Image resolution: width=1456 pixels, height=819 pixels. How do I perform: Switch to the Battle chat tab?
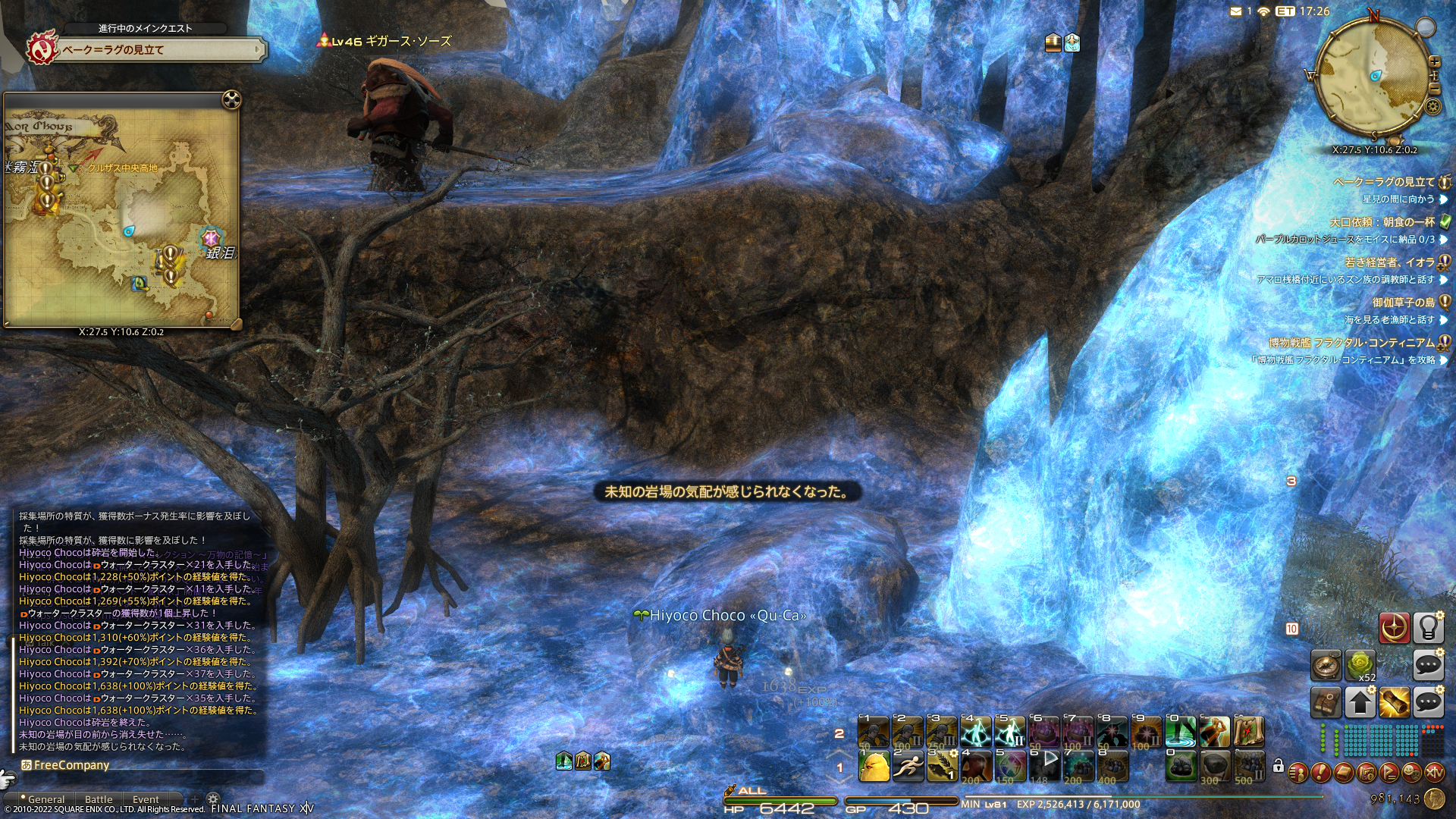point(99,799)
